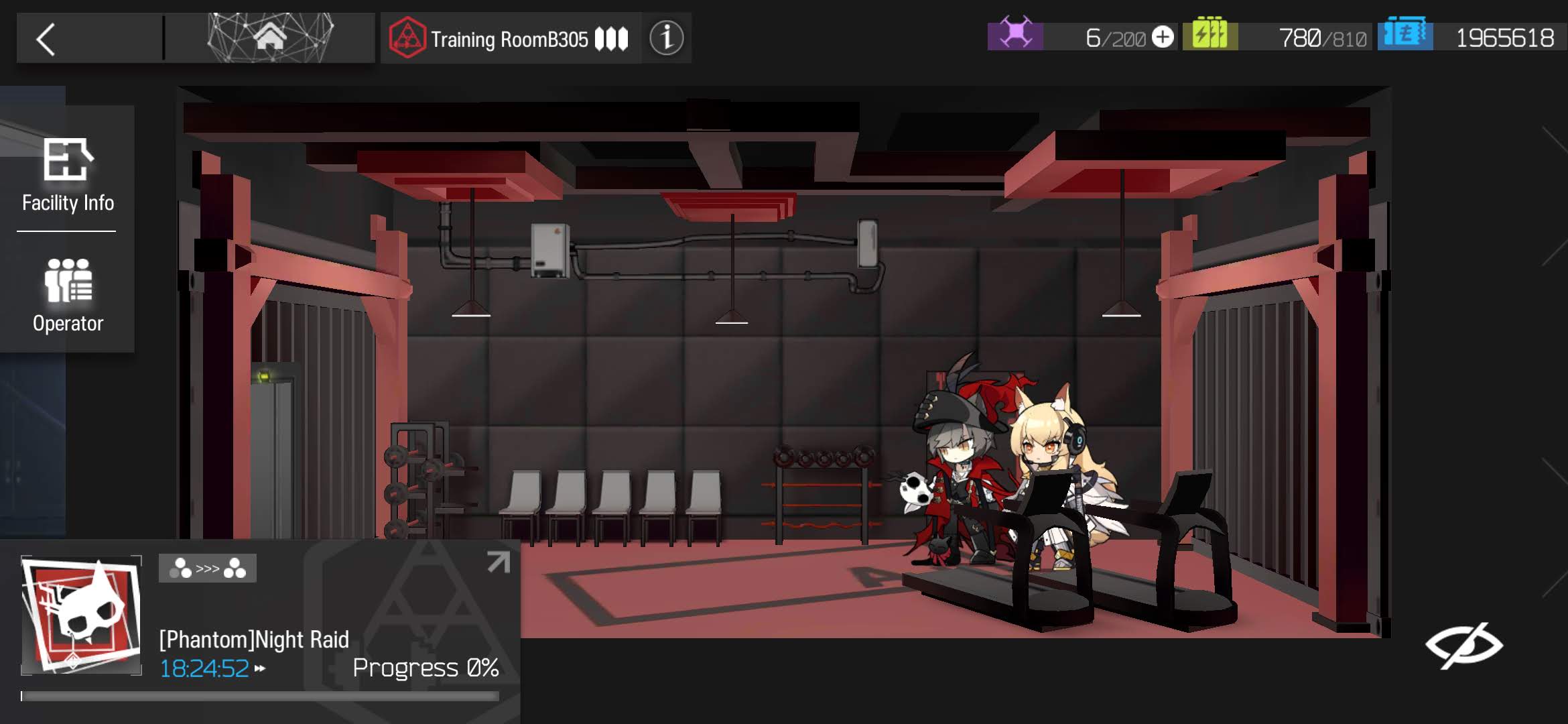Return to the home screen
1568x724 pixels.
(270, 38)
